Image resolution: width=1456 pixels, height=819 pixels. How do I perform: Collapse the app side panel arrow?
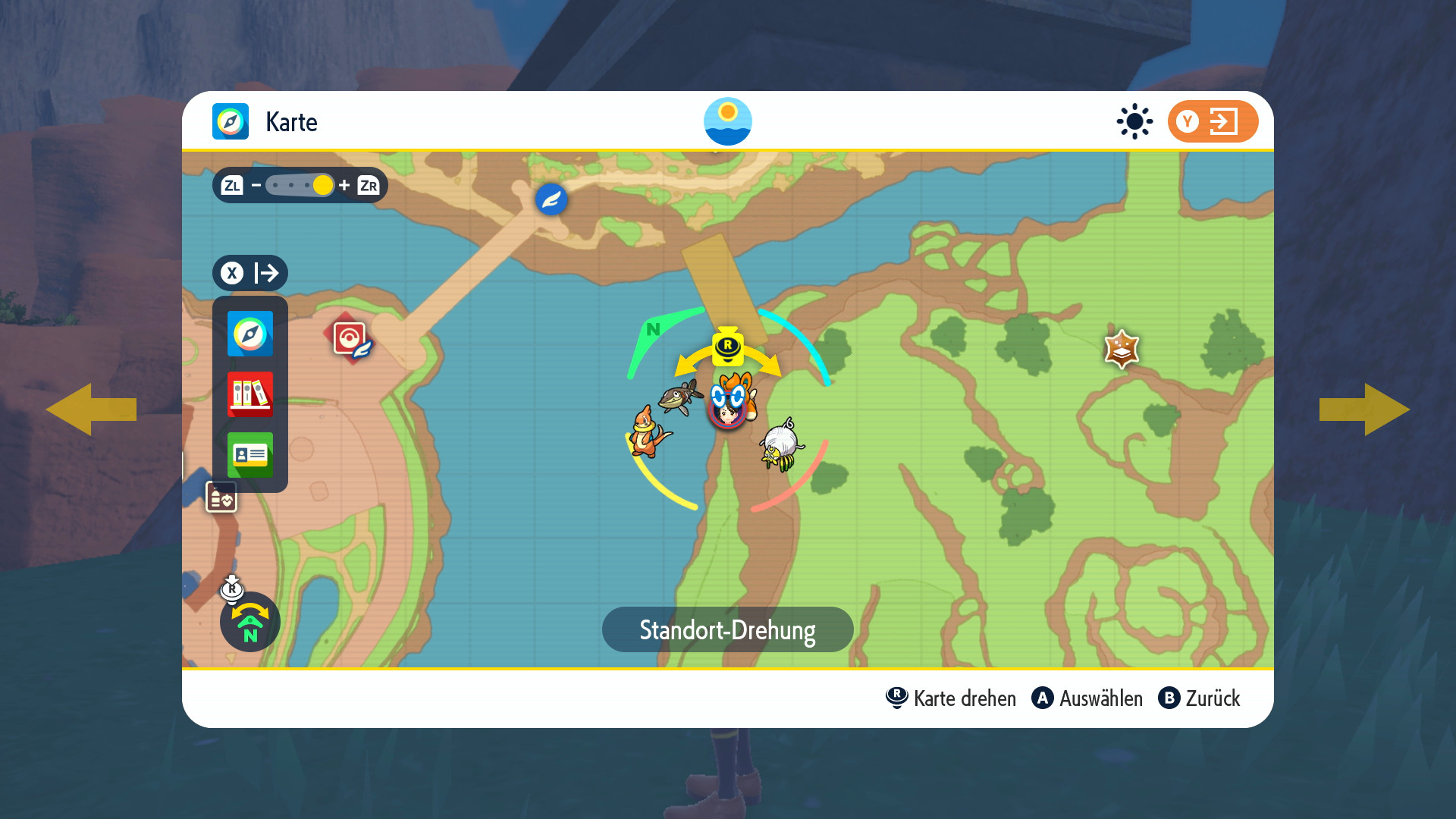pos(249,273)
